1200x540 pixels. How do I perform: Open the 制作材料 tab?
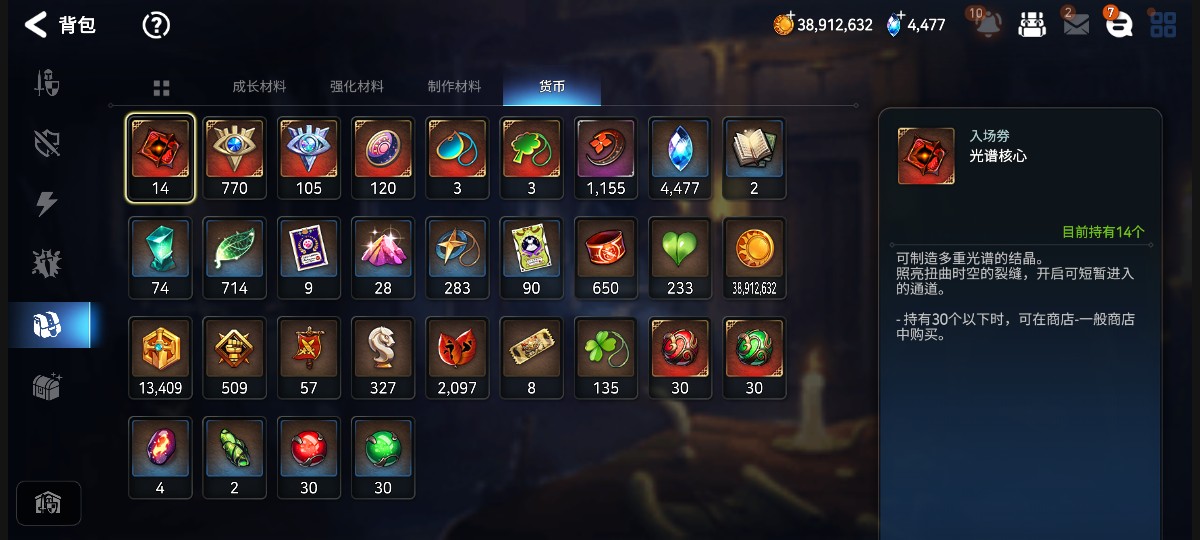[x=454, y=87]
